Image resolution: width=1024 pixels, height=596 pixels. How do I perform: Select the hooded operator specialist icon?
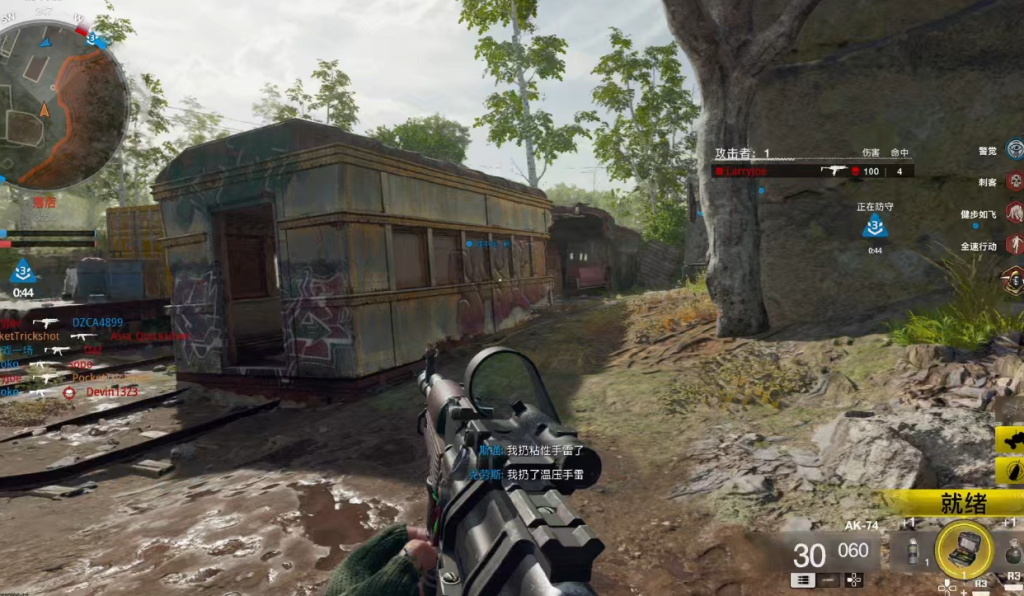coord(1012,279)
